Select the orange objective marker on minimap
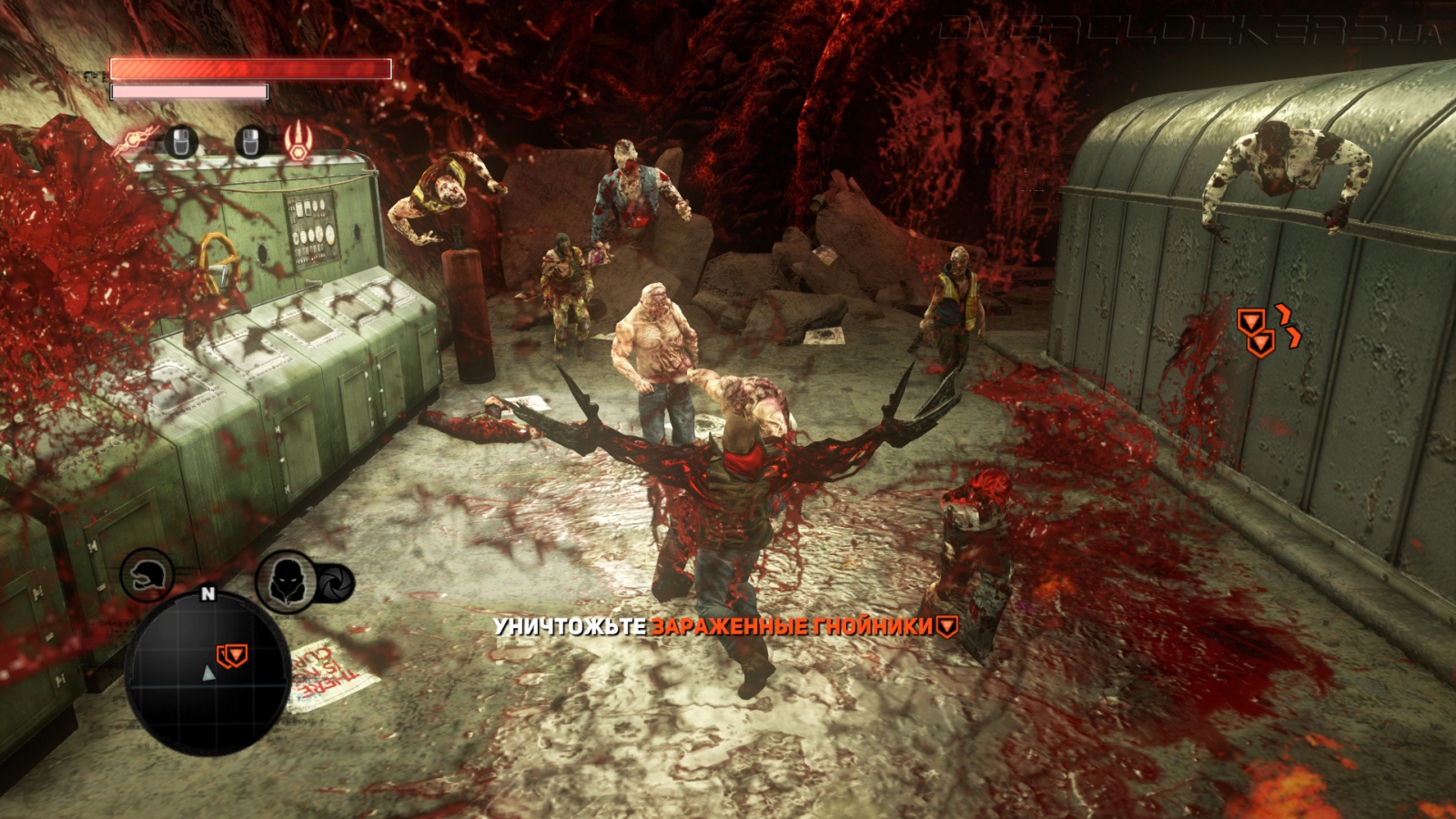Image resolution: width=1456 pixels, height=819 pixels. coord(231,654)
